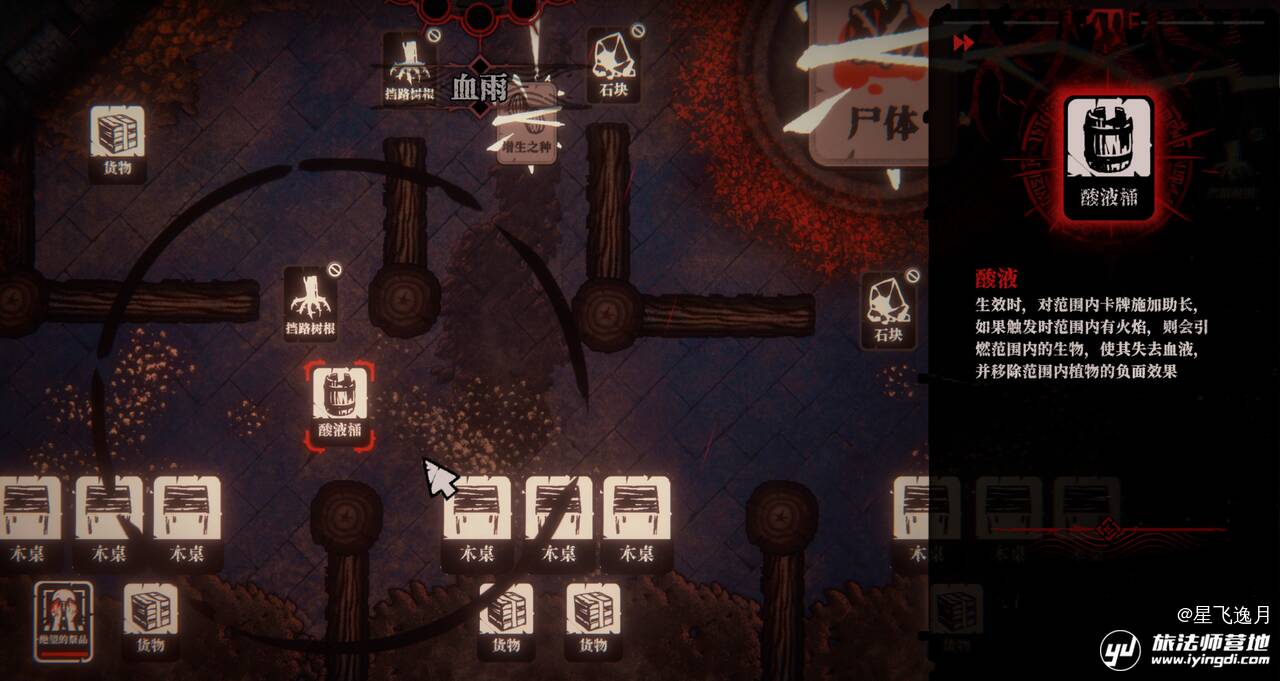
Task: Collapse the detail panel with the red double-arrow
Action: [963, 43]
